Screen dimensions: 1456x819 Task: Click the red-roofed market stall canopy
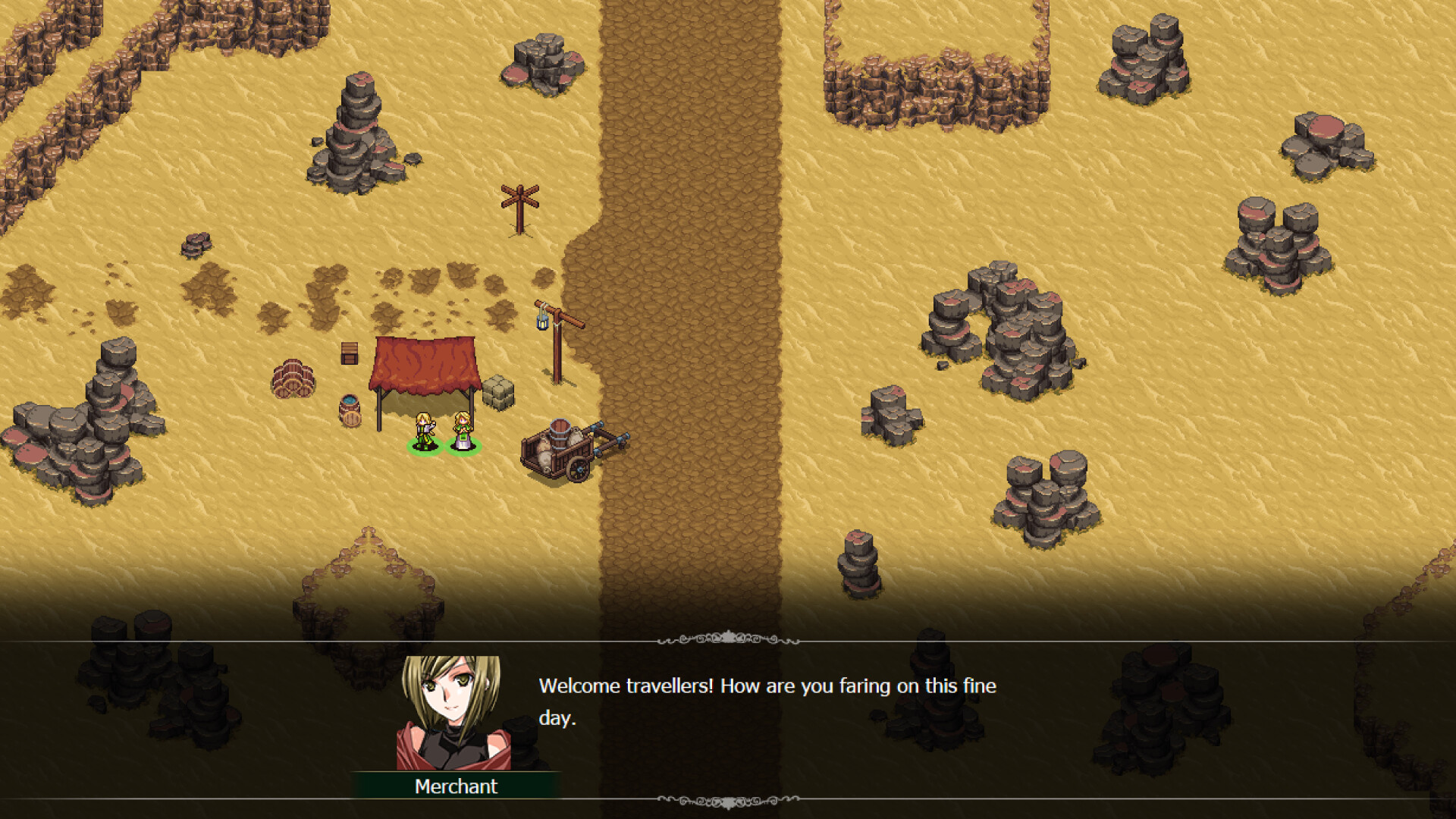click(422, 362)
